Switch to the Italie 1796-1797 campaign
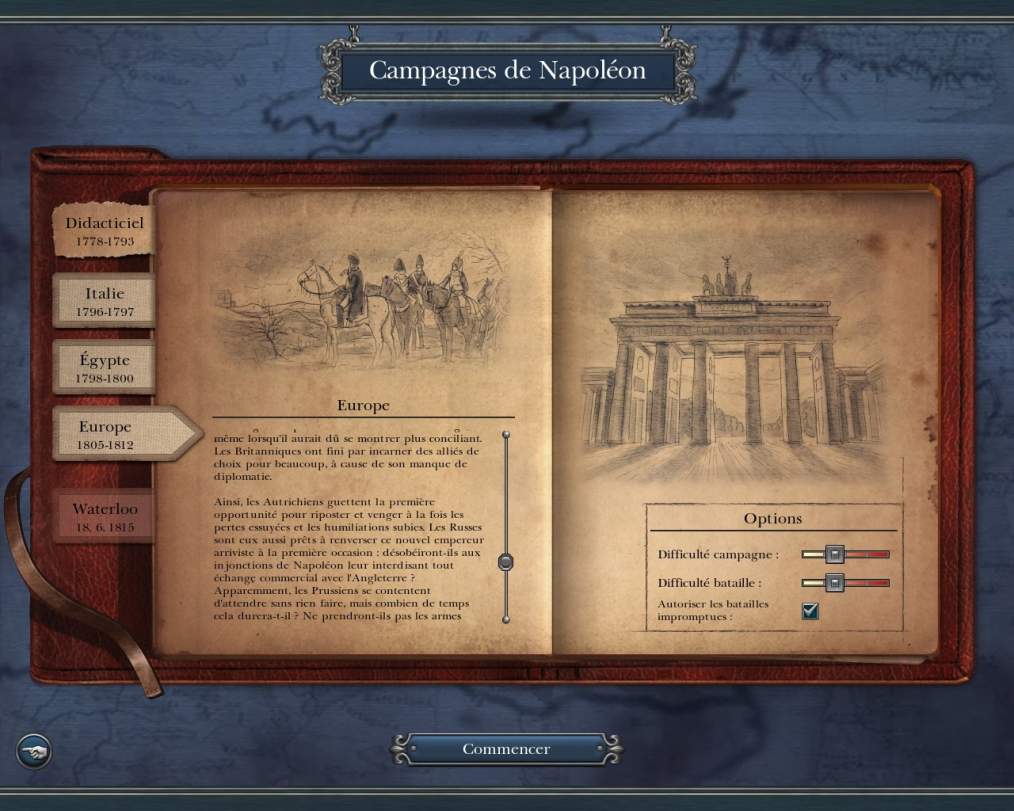The image size is (1014, 811). (104, 302)
